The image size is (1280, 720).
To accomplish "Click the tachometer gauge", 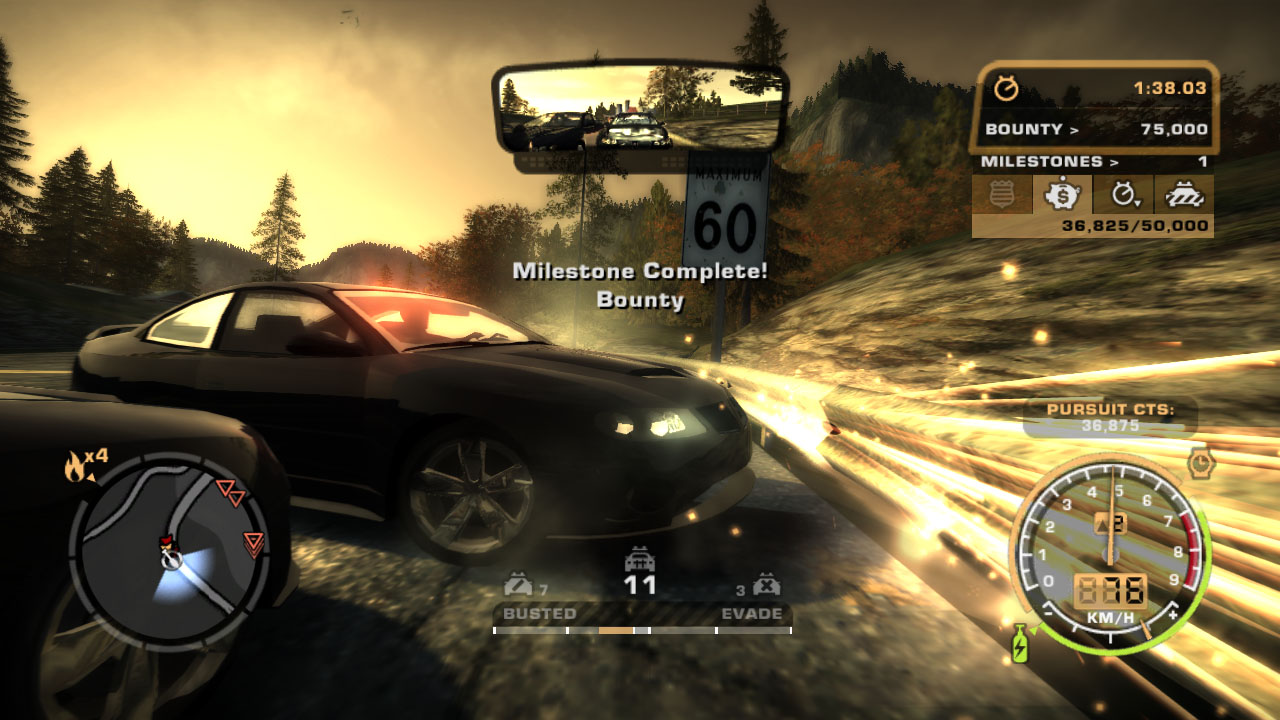I will [1109, 552].
